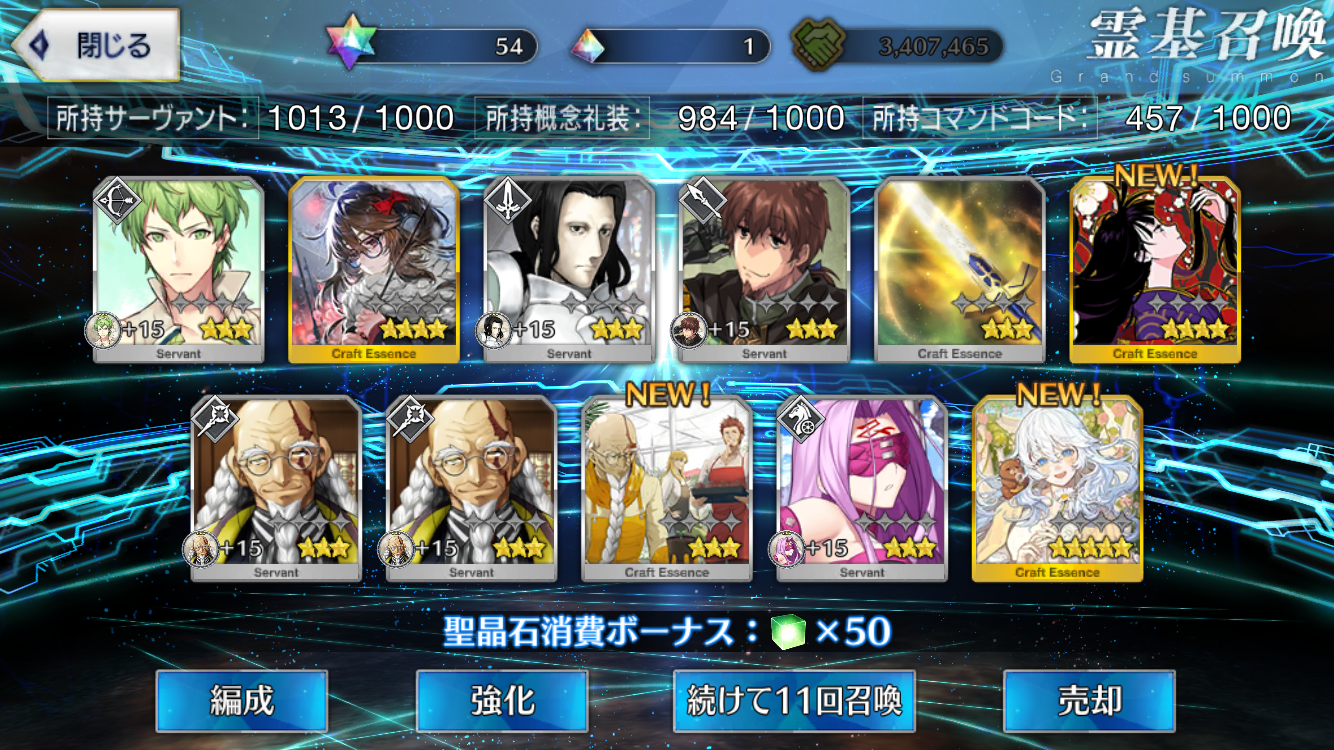
Task: Select the black-haired Saber servant card
Action: (x=569, y=268)
